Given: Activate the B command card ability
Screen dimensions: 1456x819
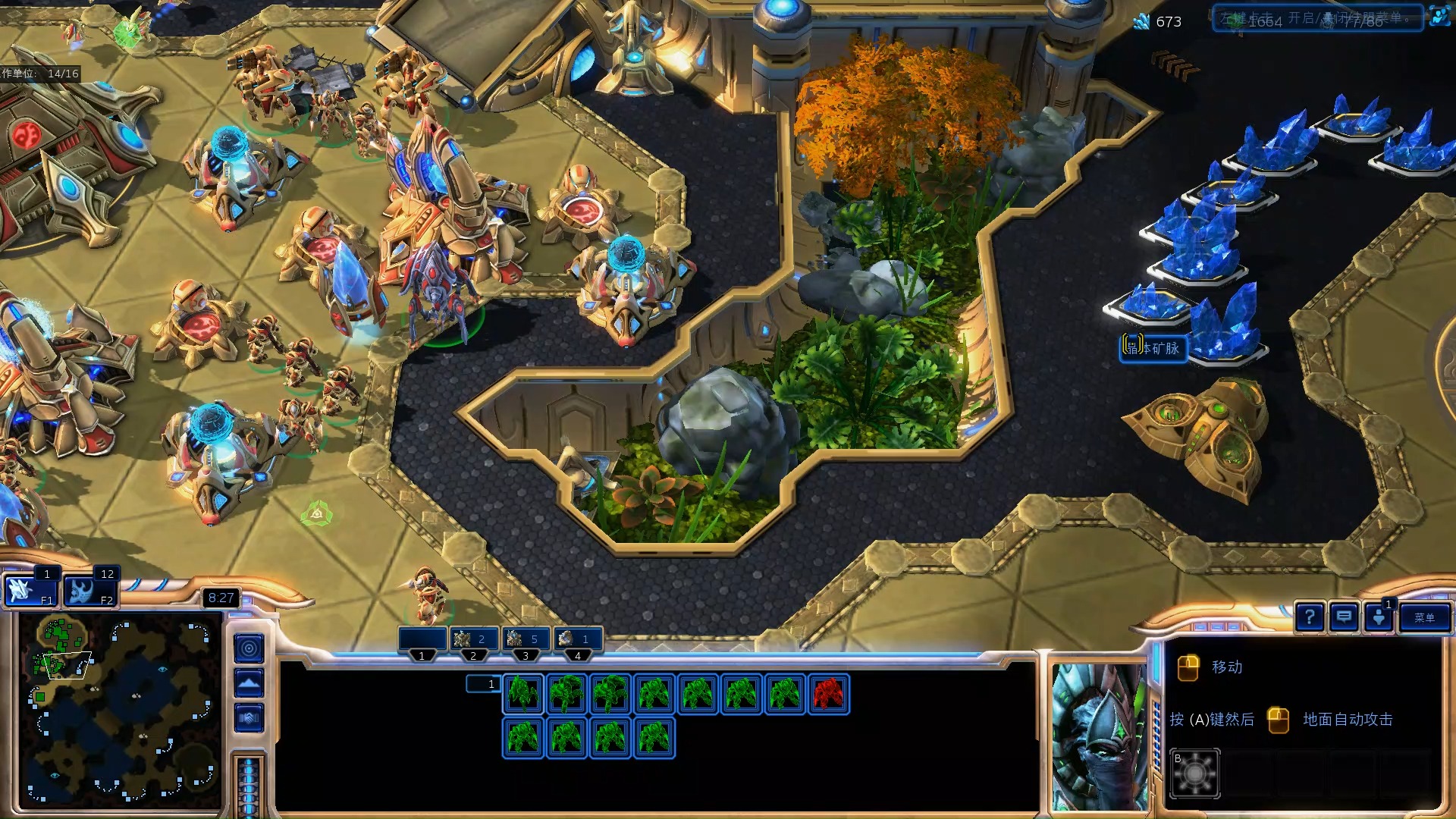Looking at the screenshot, I should coord(1194,773).
